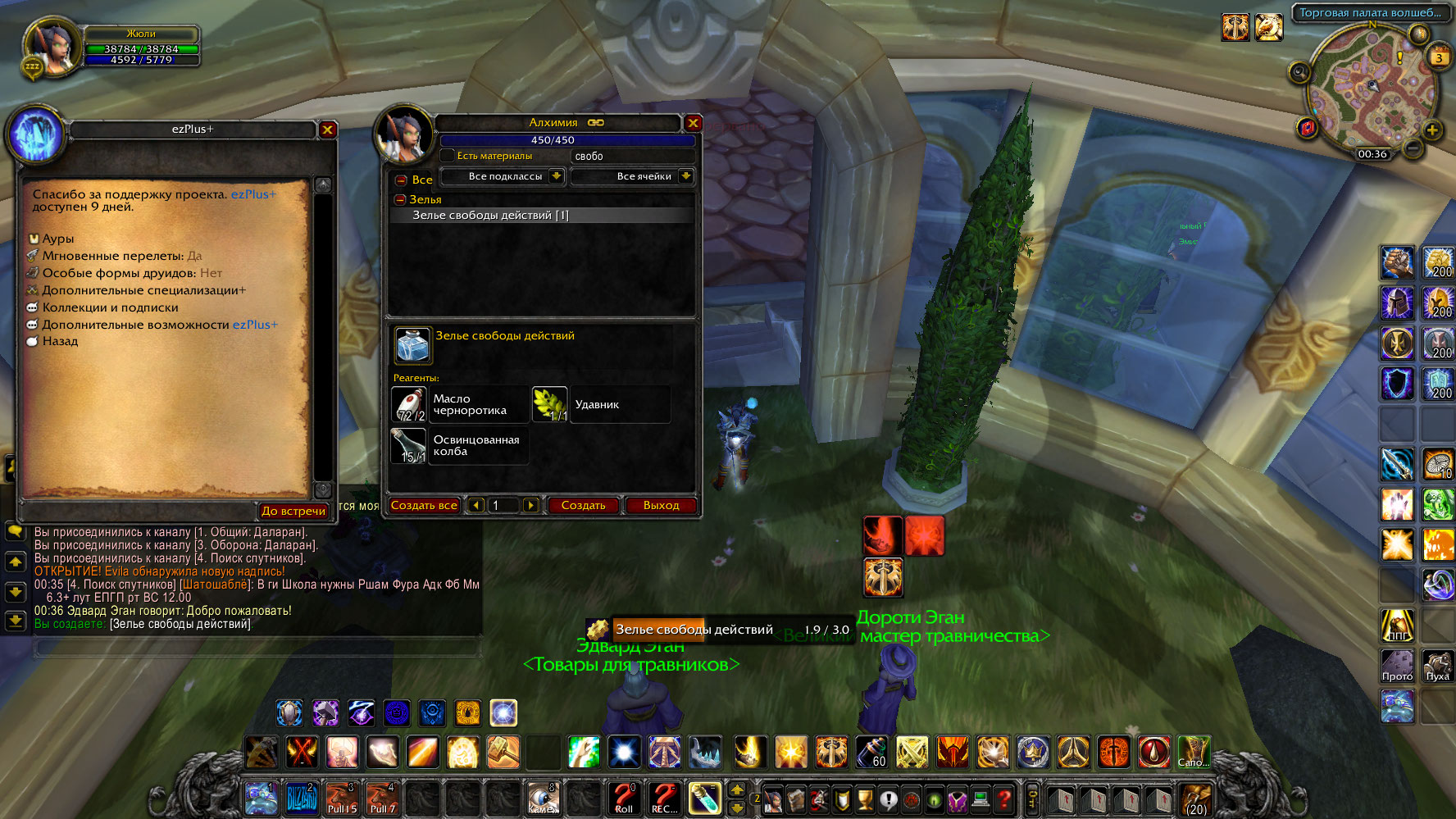1456x819 pixels.
Task: Increase craft quantity with right arrow
Action: click(x=530, y=505)
